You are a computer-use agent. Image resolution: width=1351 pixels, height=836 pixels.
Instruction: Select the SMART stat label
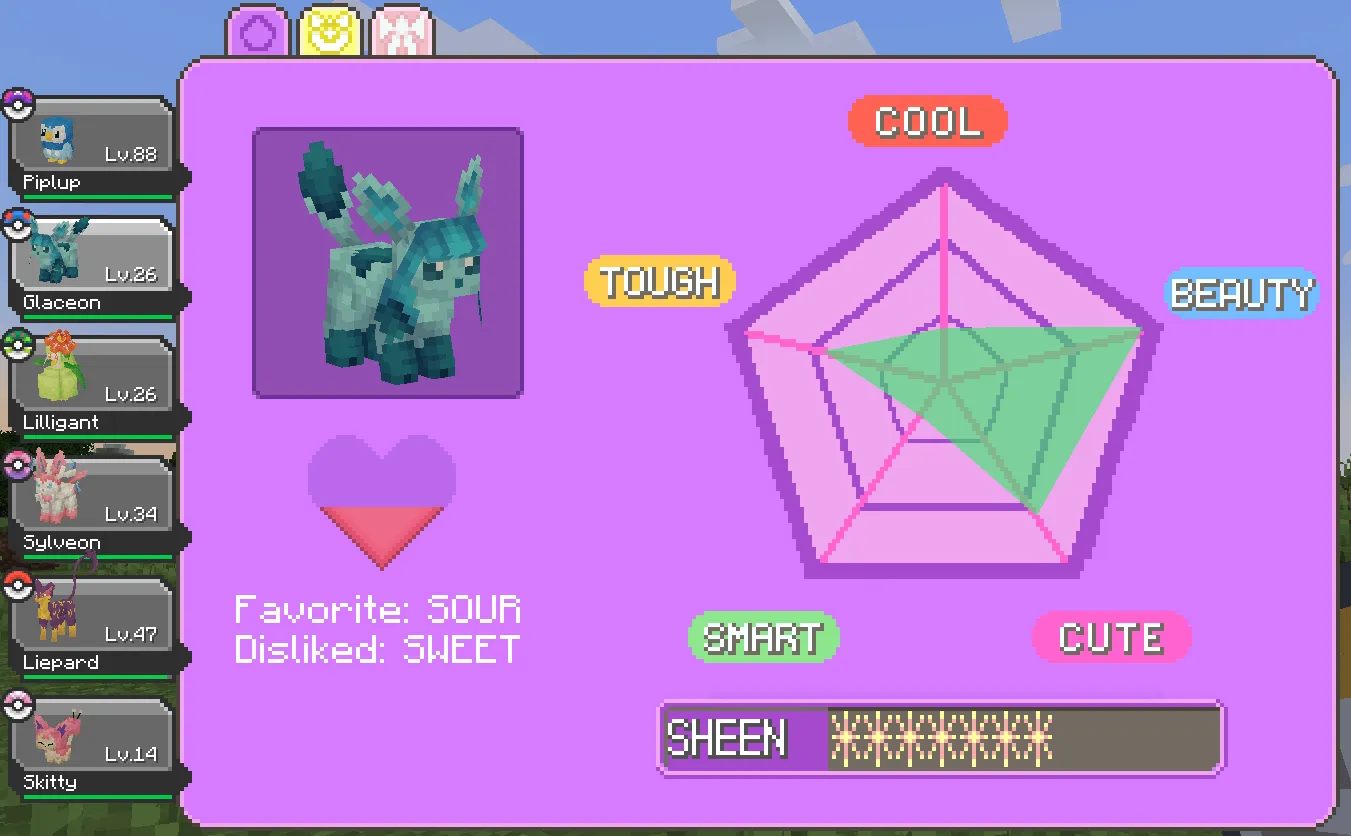pyautogui.click(x=763, y=637)
